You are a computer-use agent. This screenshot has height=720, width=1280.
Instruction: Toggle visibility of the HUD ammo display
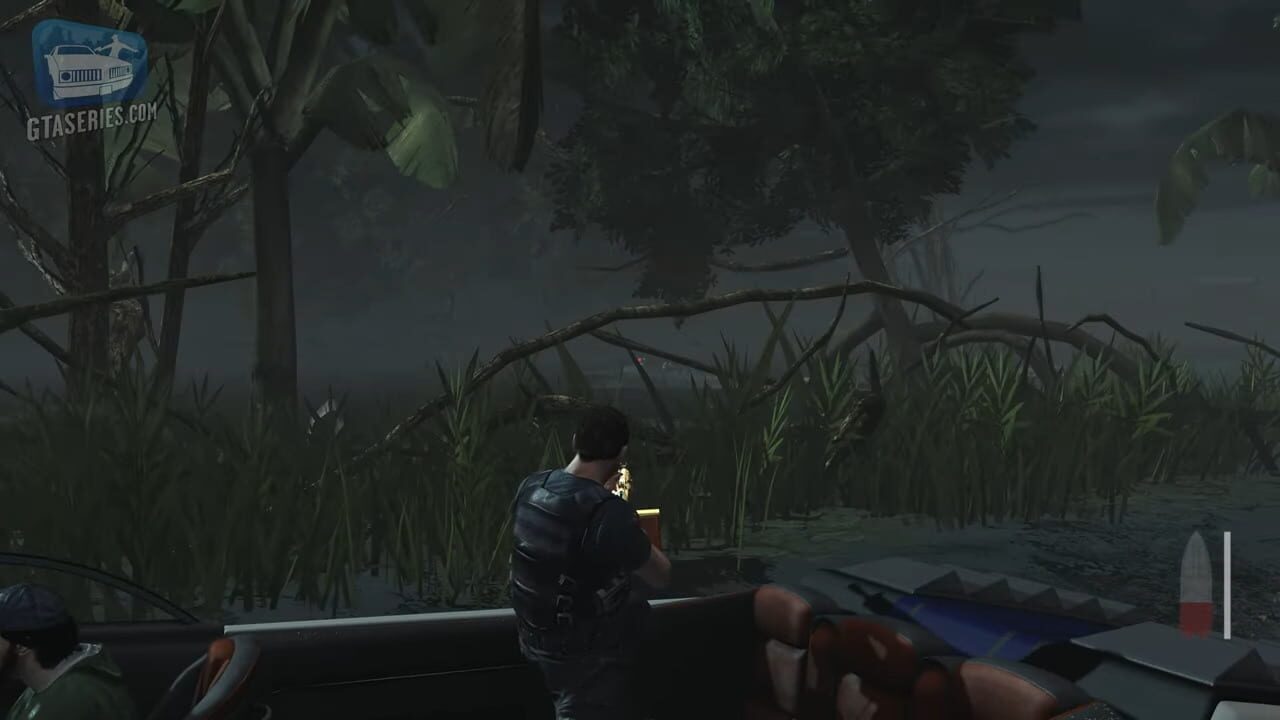tap(1197, 585)
